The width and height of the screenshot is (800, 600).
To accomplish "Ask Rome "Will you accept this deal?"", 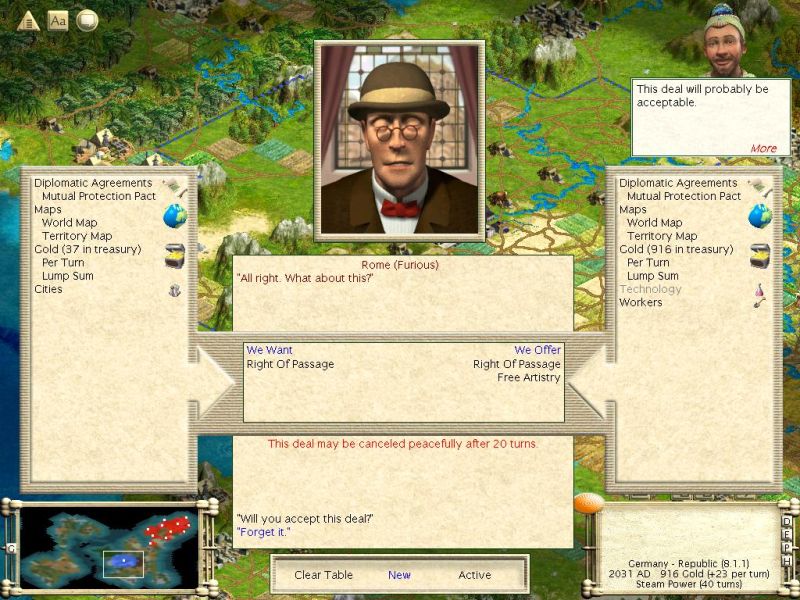I will pos(305,518).
